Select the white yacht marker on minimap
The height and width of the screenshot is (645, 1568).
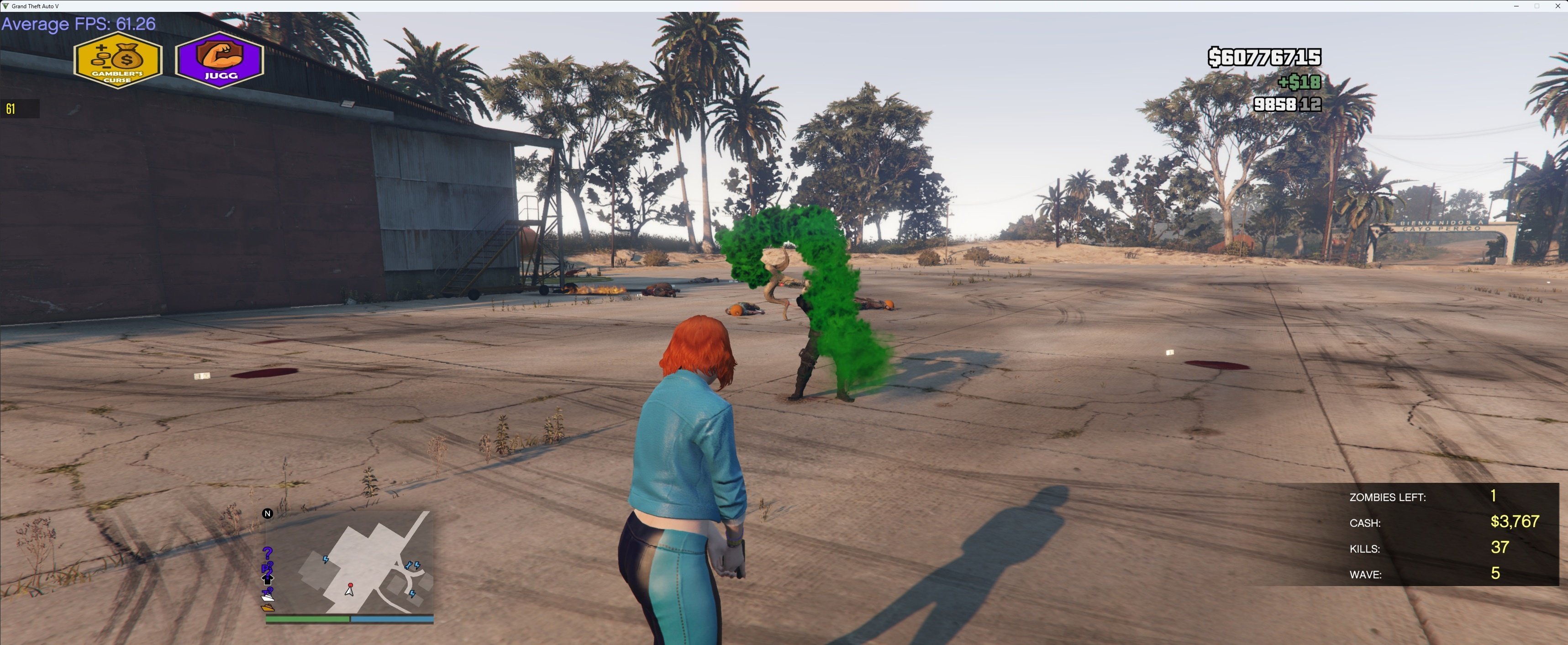268,597
